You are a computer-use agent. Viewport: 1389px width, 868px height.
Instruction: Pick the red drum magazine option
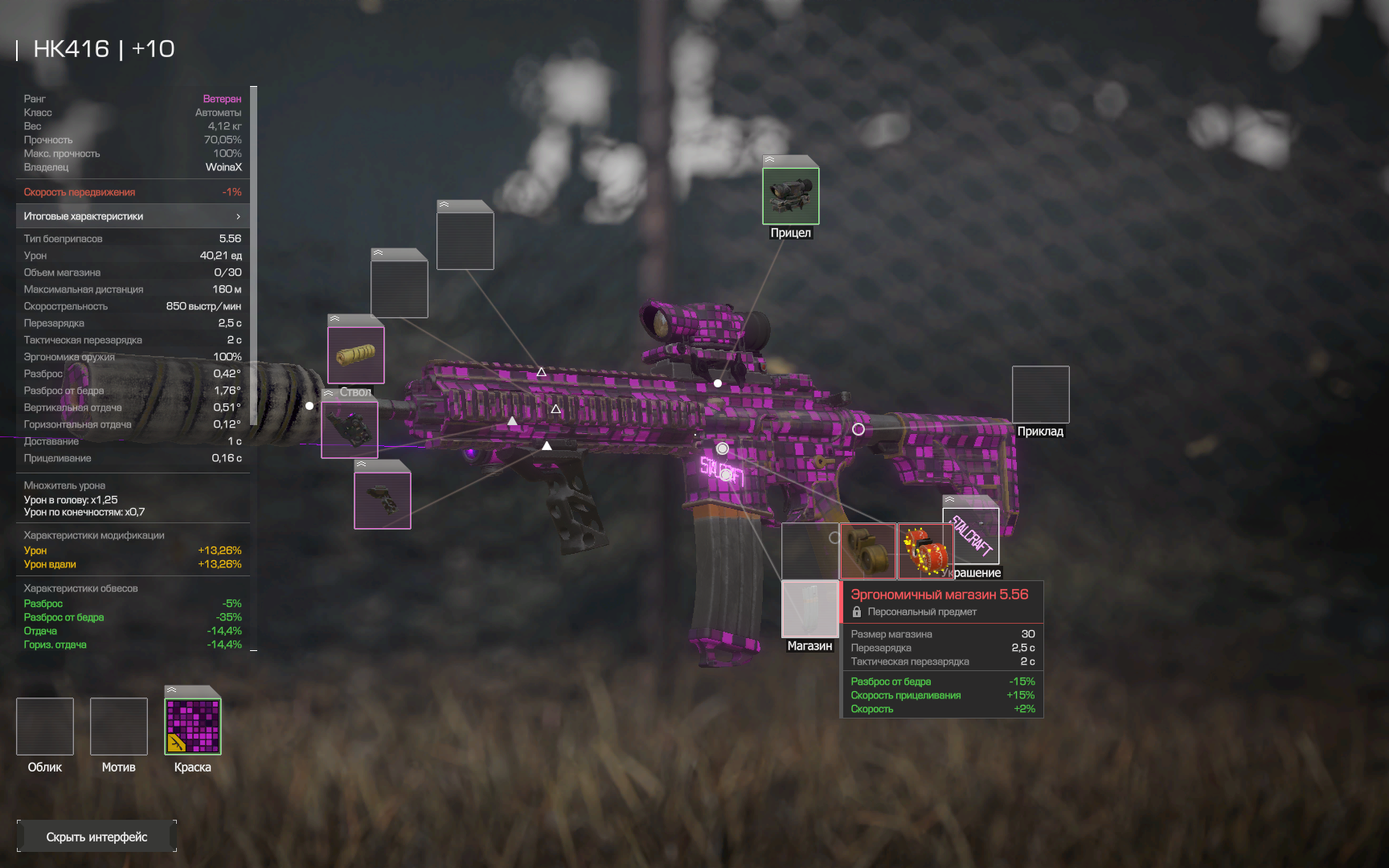tap(925, 551)
